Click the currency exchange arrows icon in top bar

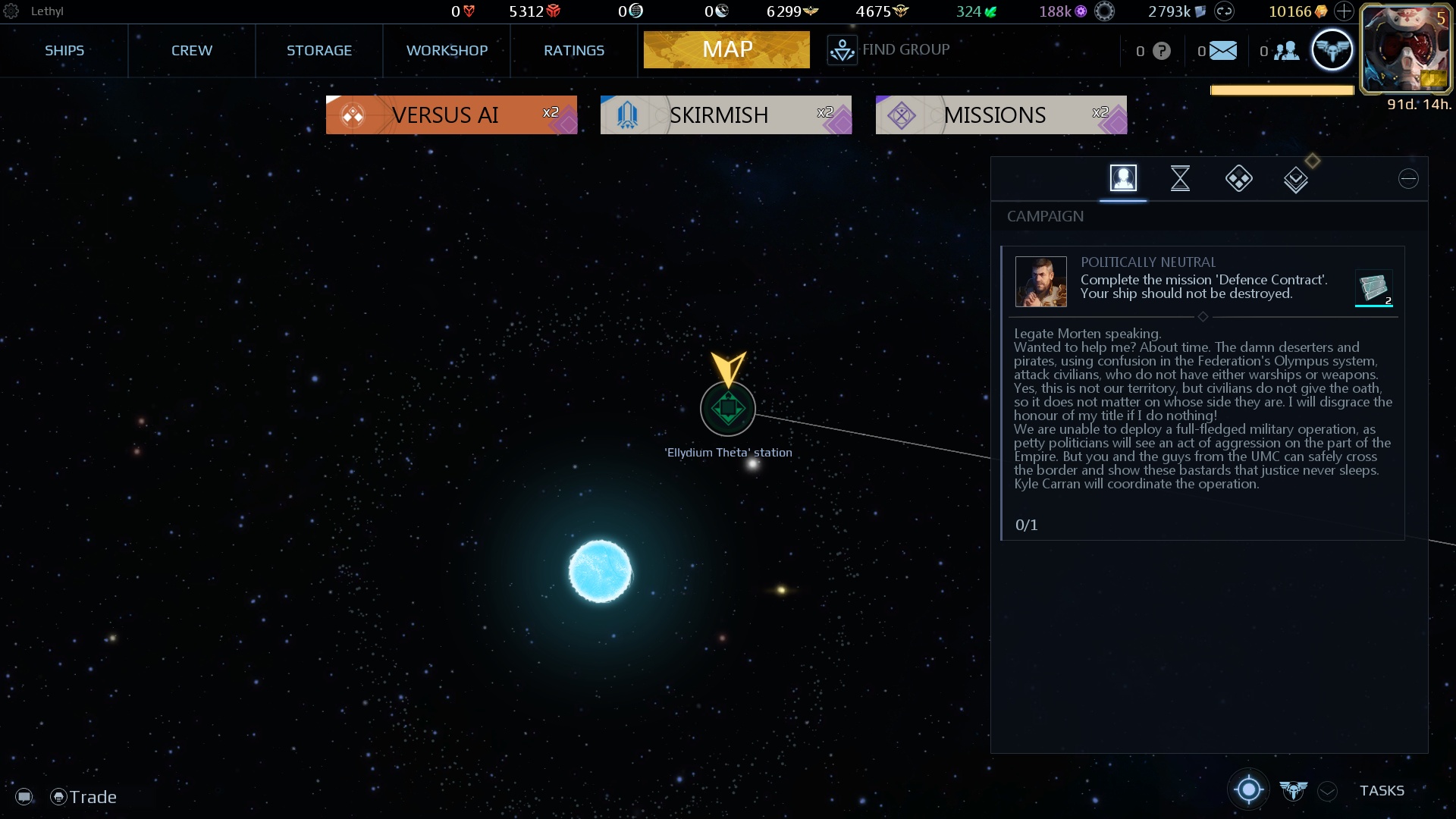(1222, 11)
